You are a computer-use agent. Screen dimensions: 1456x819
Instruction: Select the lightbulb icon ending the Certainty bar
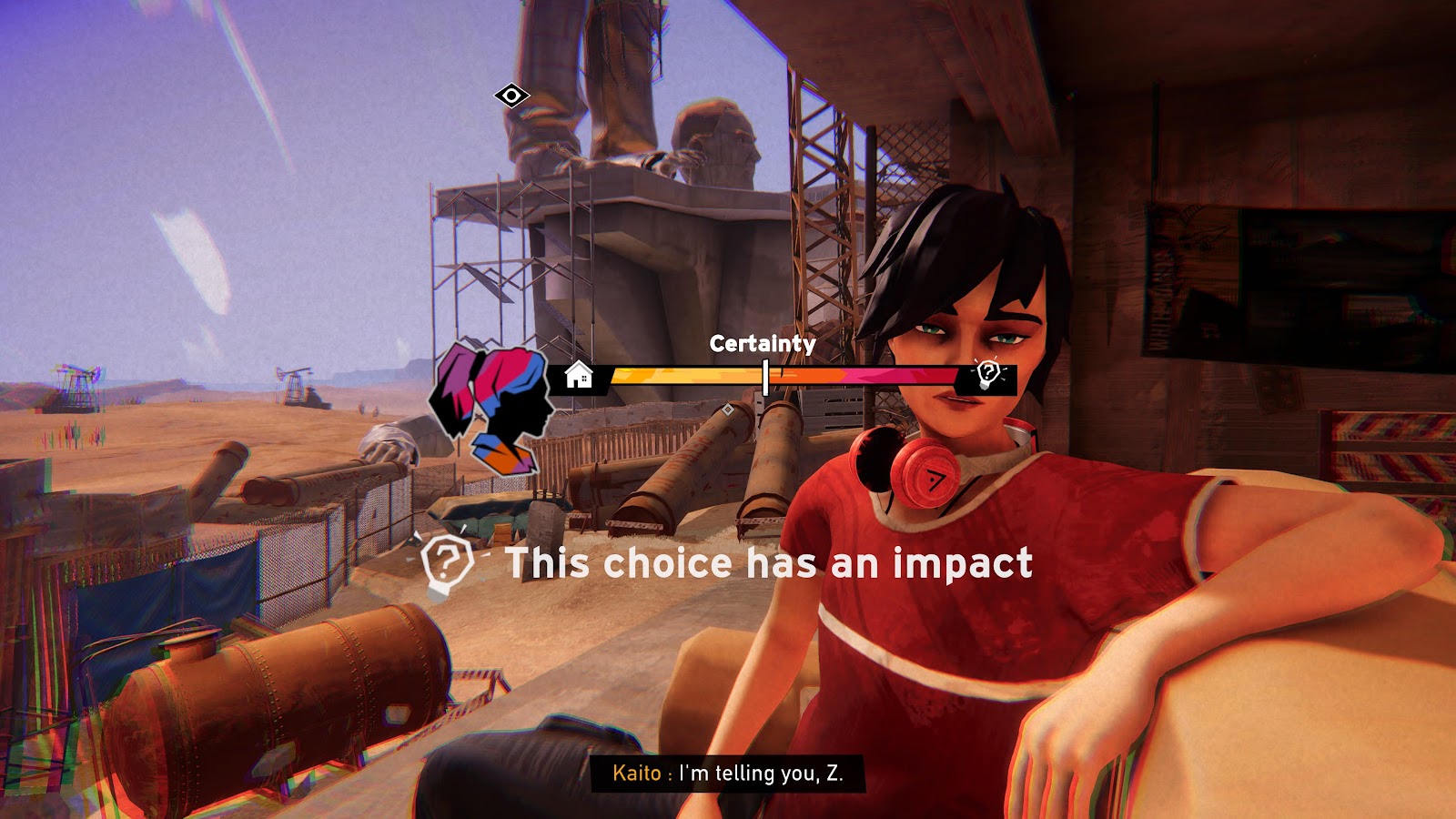pos(988,374)
